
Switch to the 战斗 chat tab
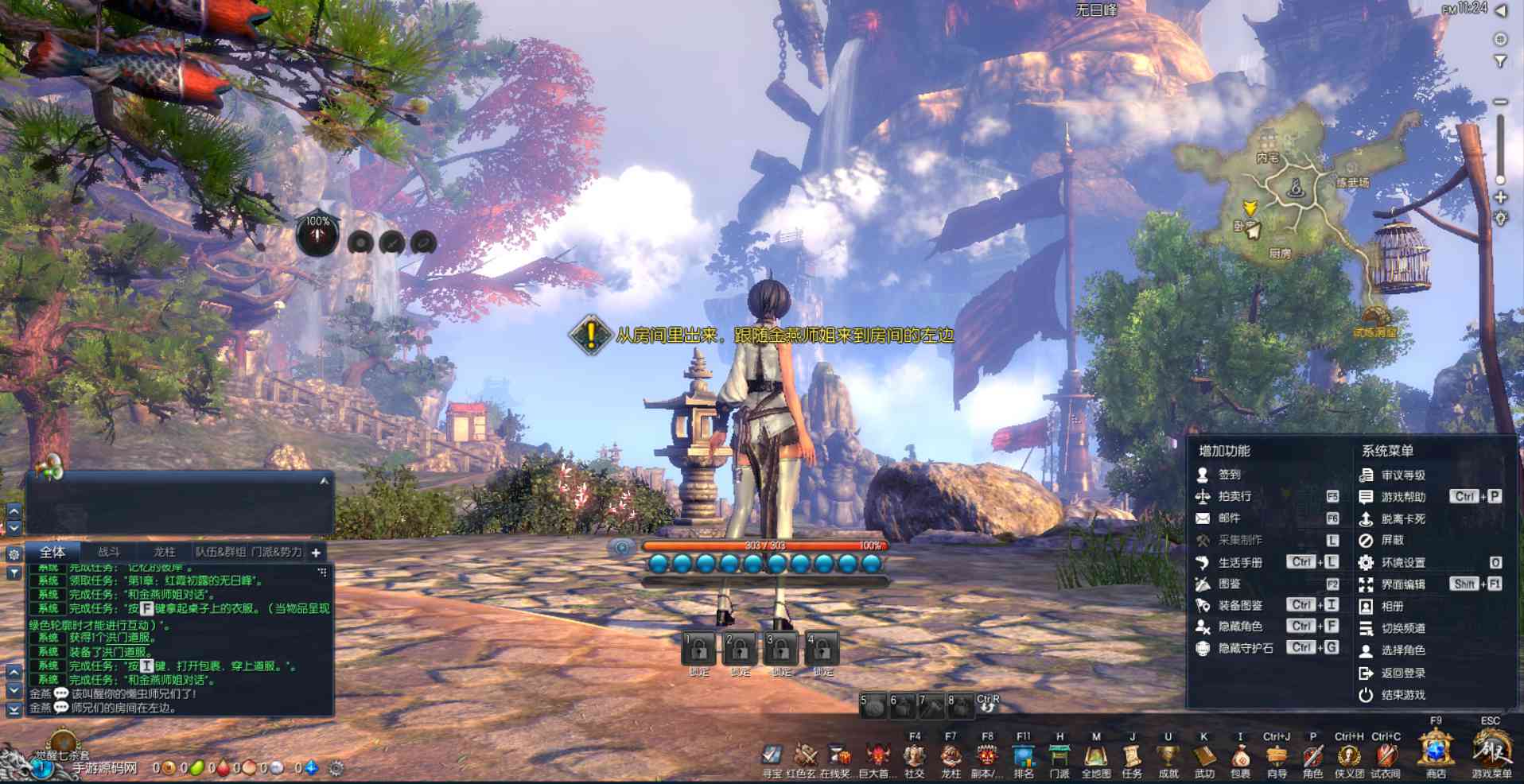point(109,552)
